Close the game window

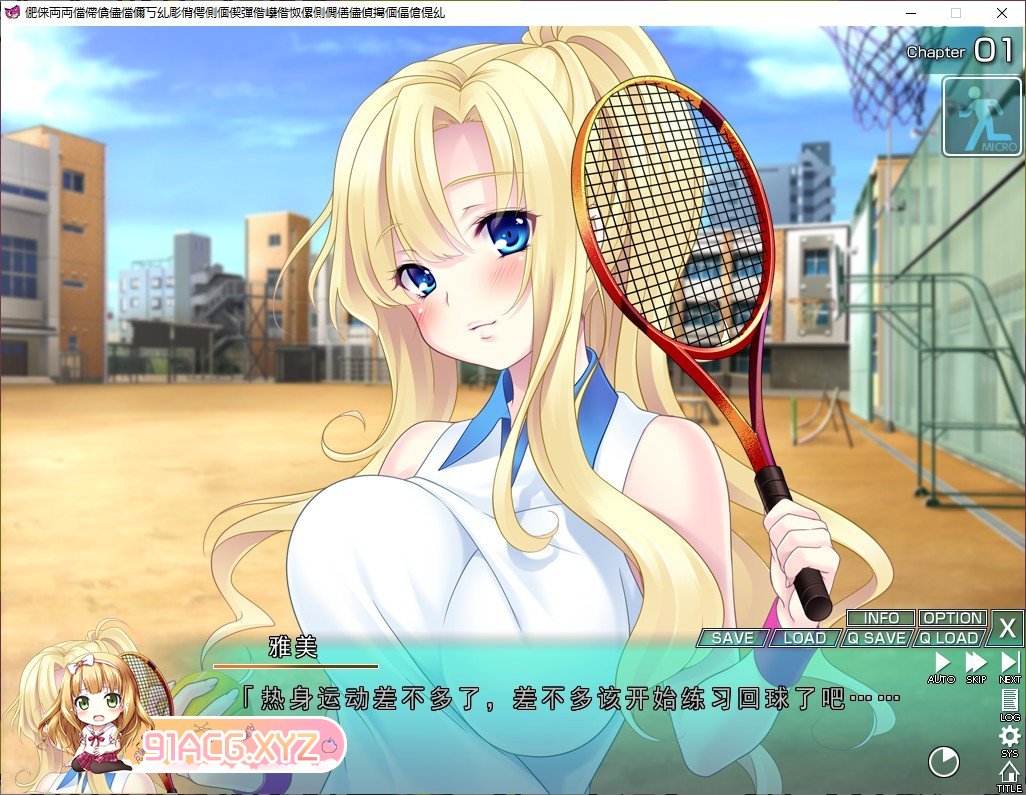pos(1002,13)
